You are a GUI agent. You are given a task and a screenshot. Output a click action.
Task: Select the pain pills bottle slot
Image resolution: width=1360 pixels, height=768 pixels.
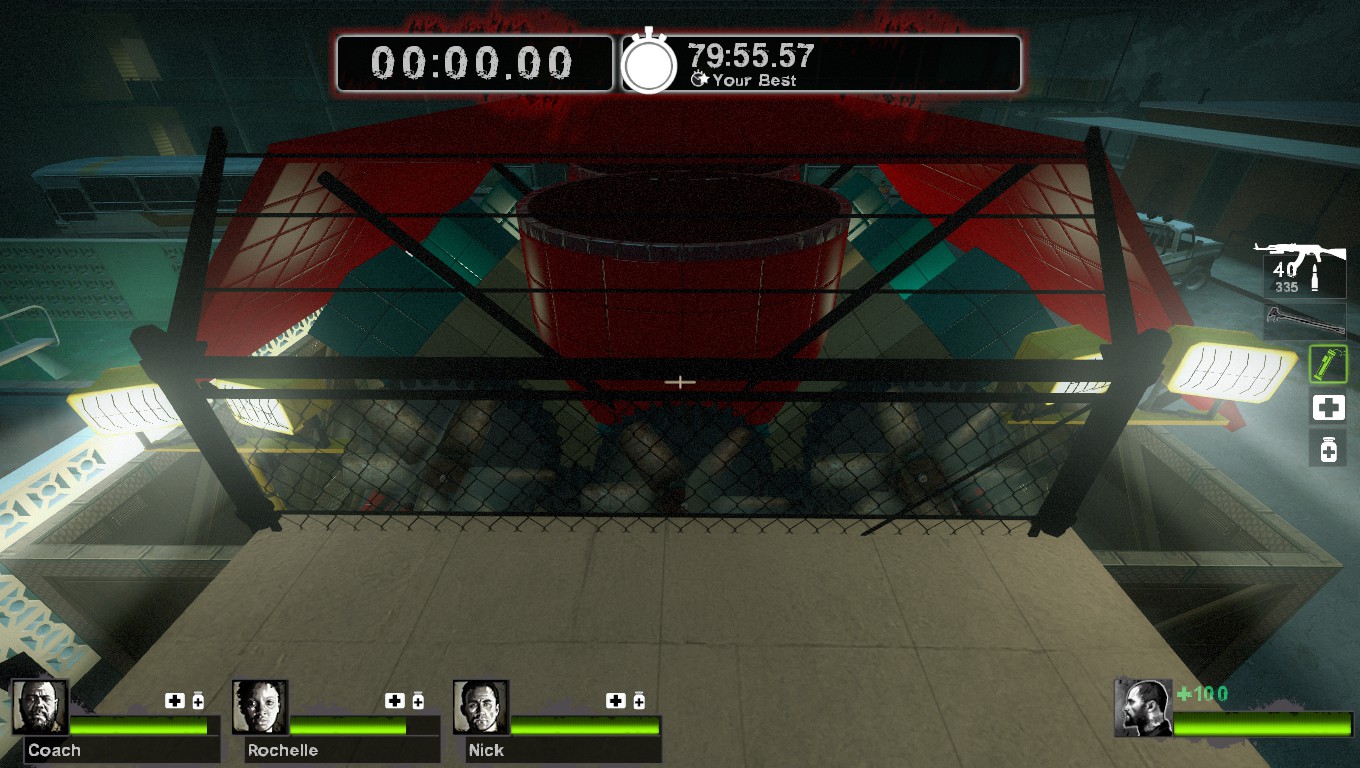click(1328, 449)
